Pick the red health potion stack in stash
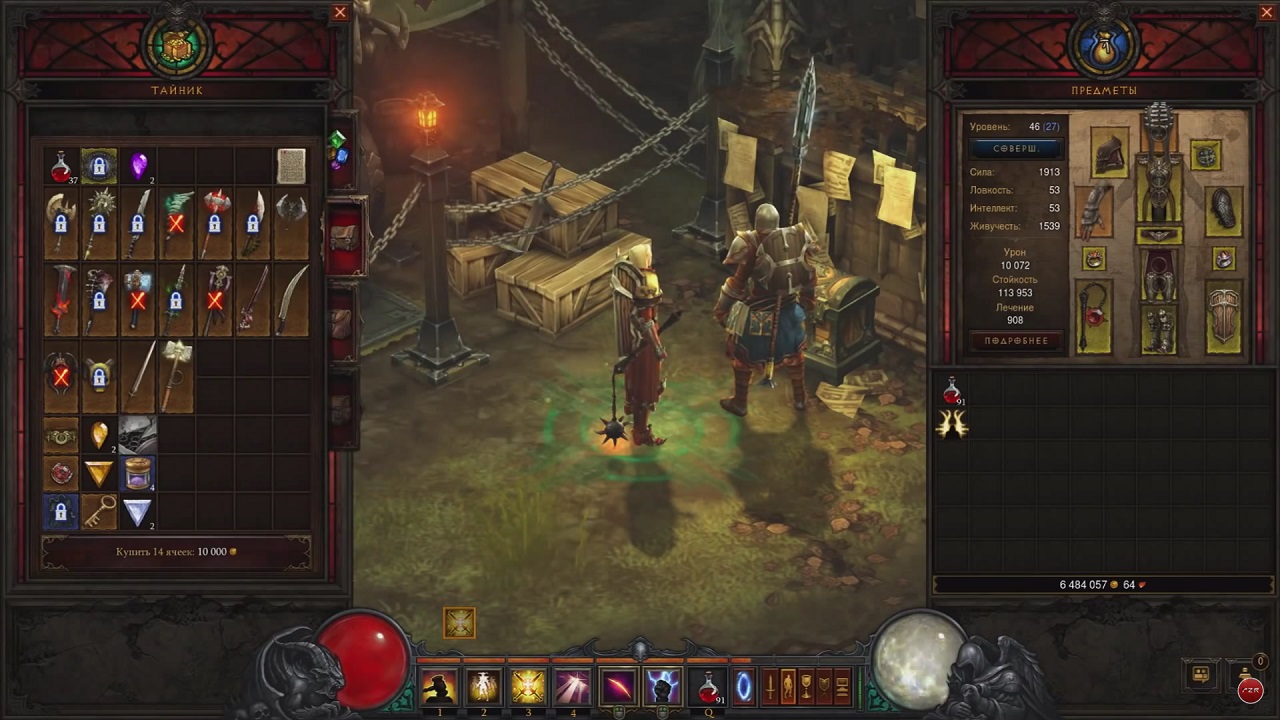 [x=61, y=167]
